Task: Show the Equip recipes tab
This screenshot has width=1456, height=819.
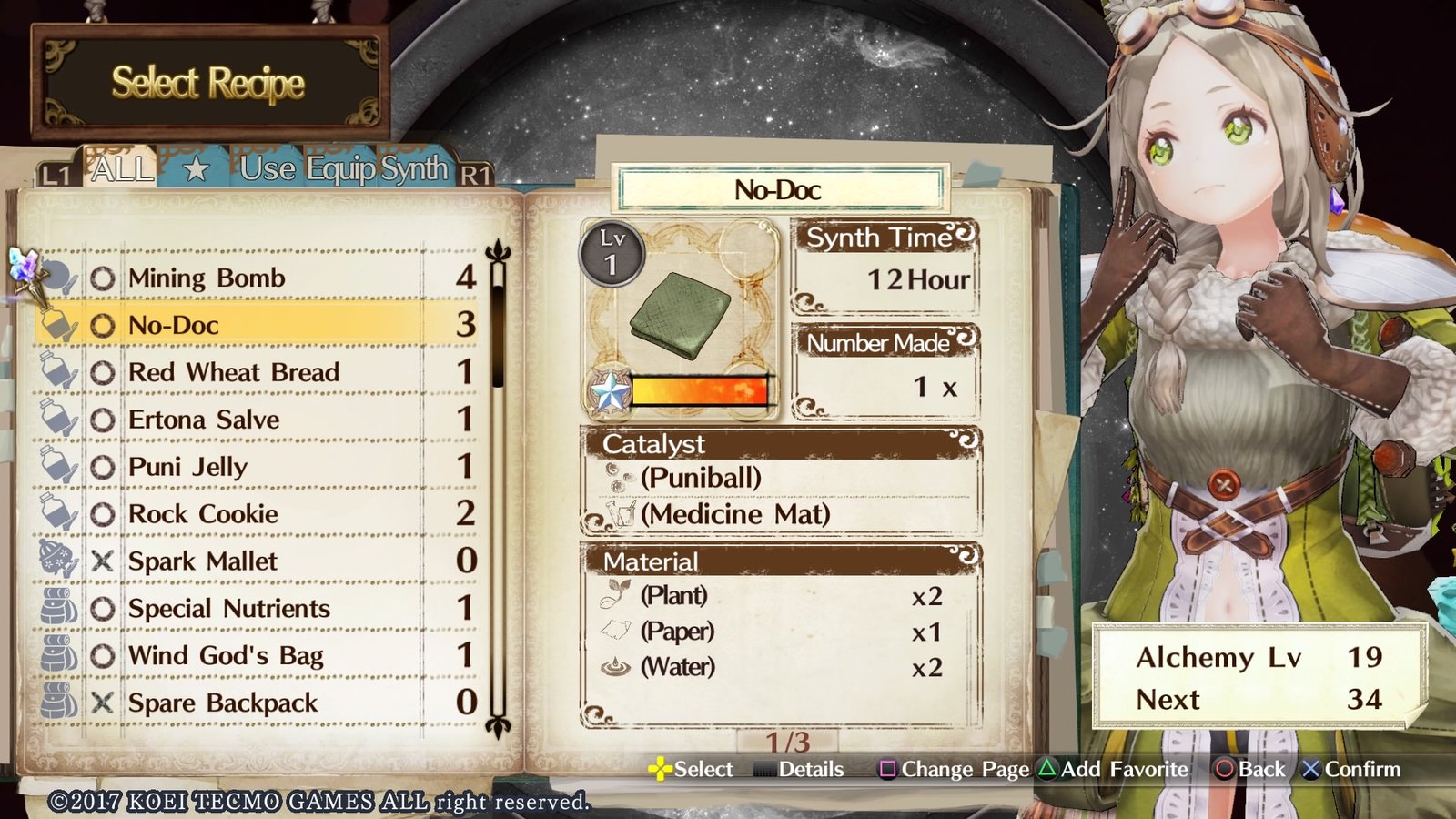Action: tap(340, 169)
